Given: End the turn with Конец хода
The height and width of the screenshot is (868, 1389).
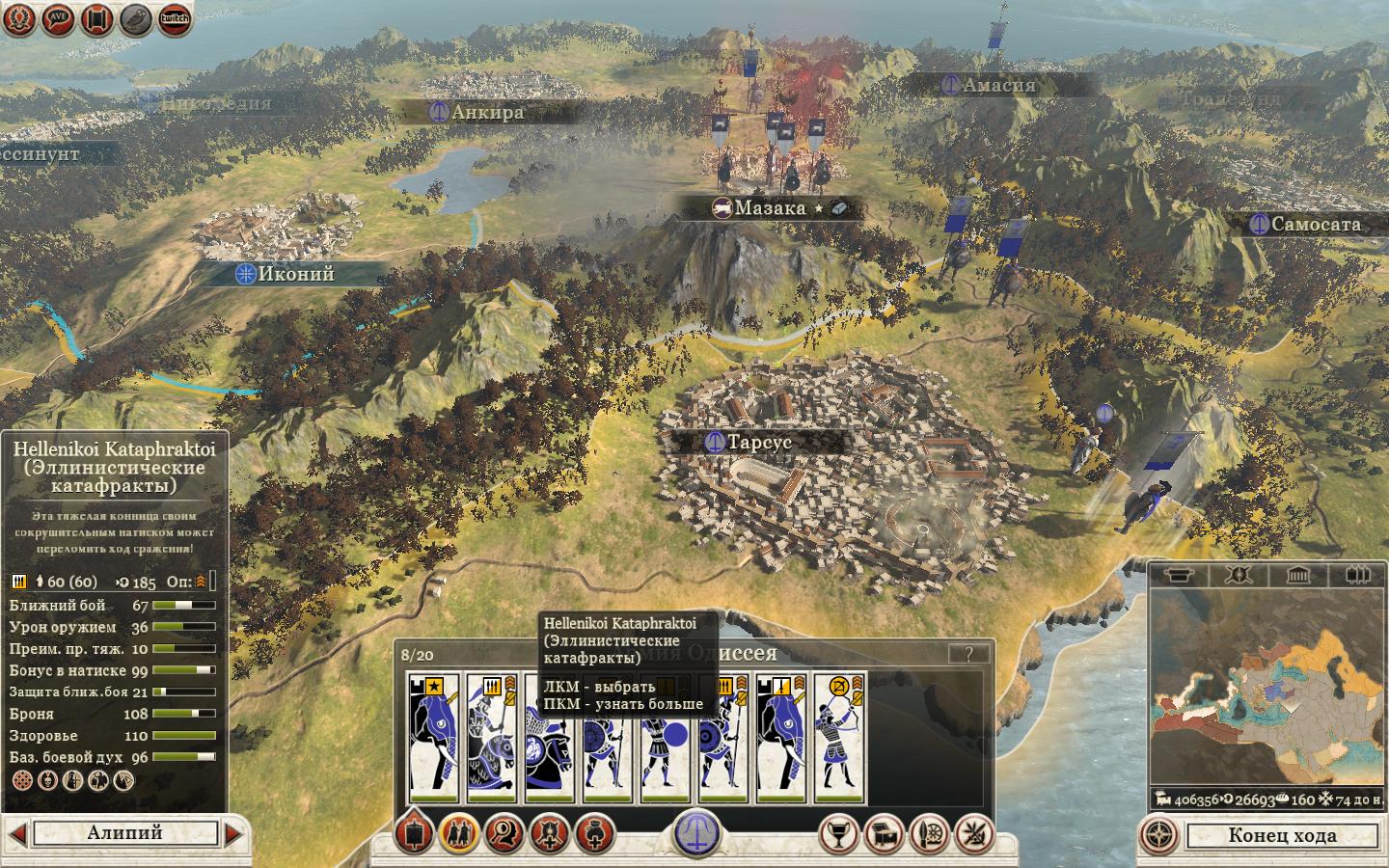Looking at the screenshot, I should (1282, 835).
